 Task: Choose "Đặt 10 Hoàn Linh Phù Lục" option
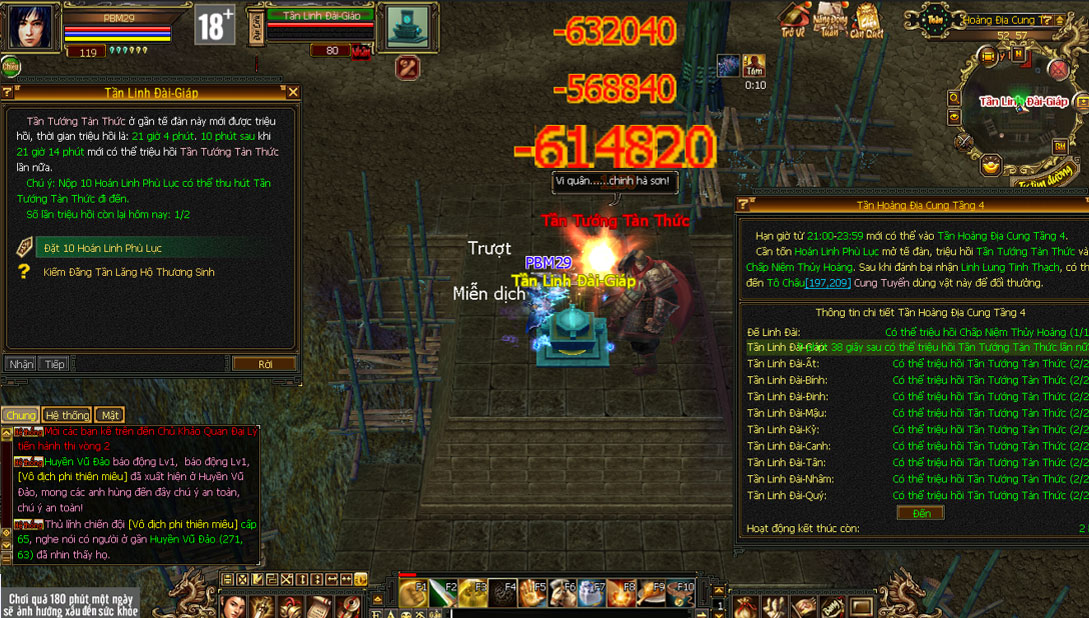(x=102, y=248)
